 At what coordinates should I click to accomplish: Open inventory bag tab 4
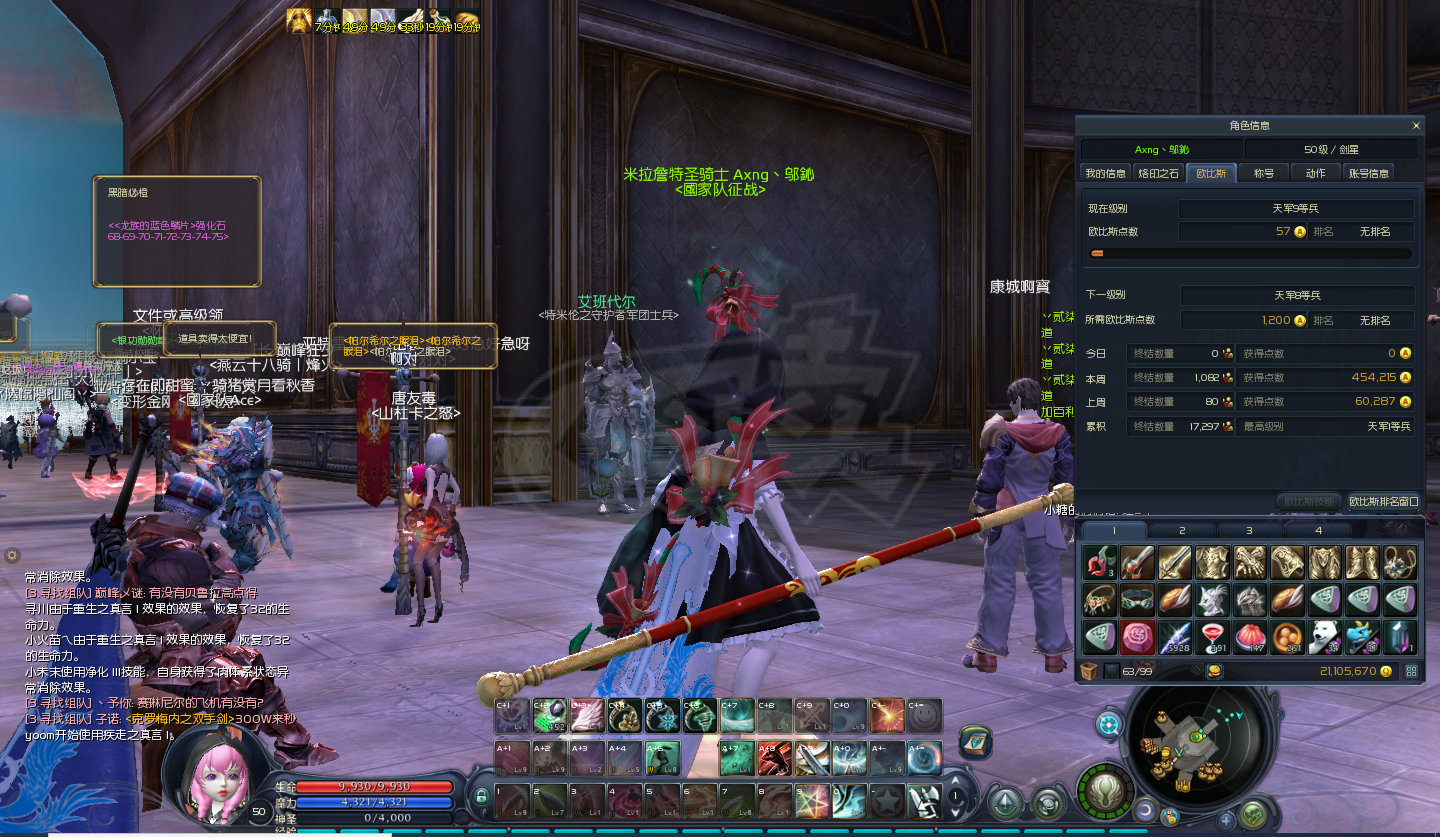(1318, 530)
